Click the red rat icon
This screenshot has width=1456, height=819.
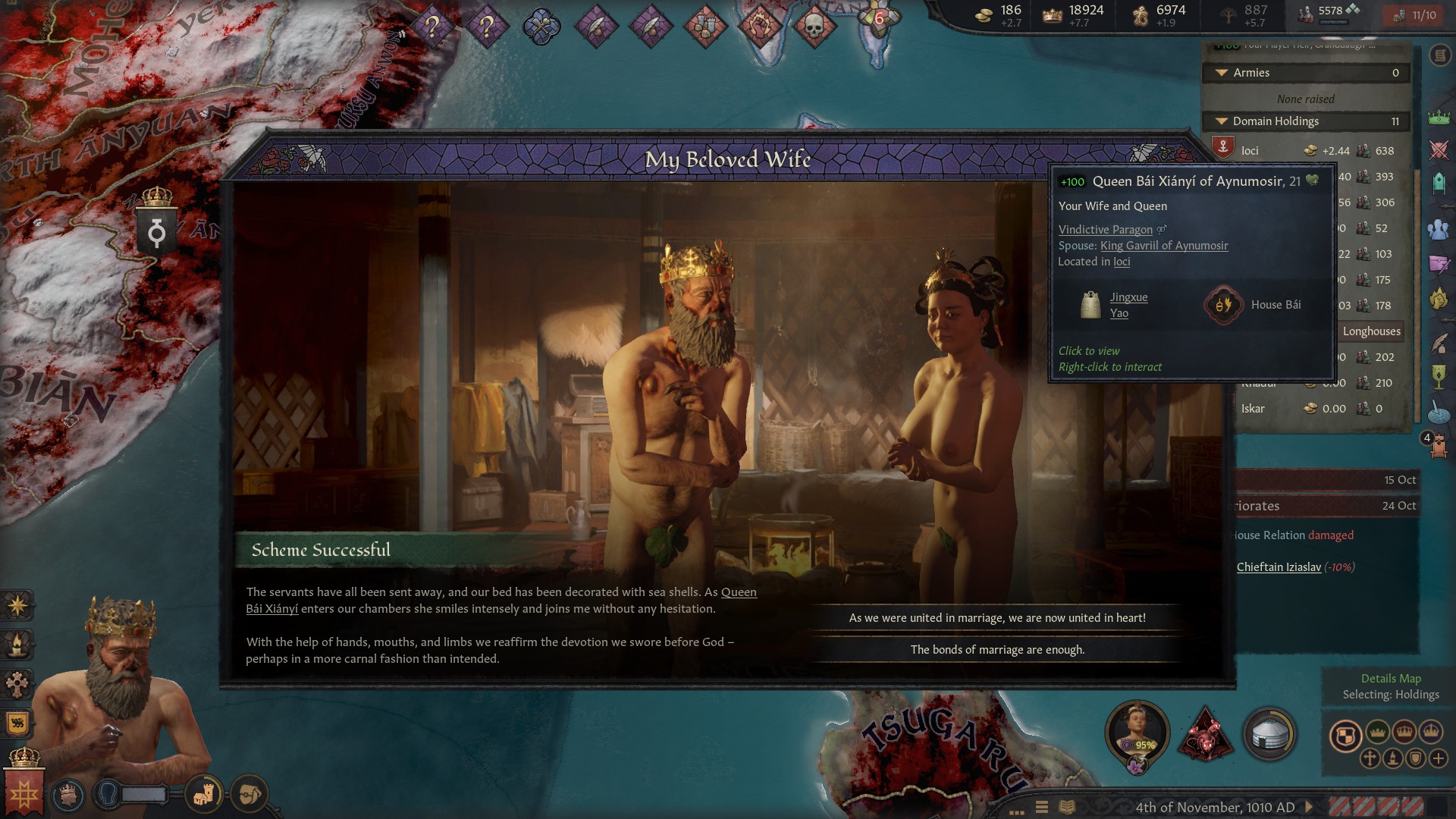pos(1204,734)
